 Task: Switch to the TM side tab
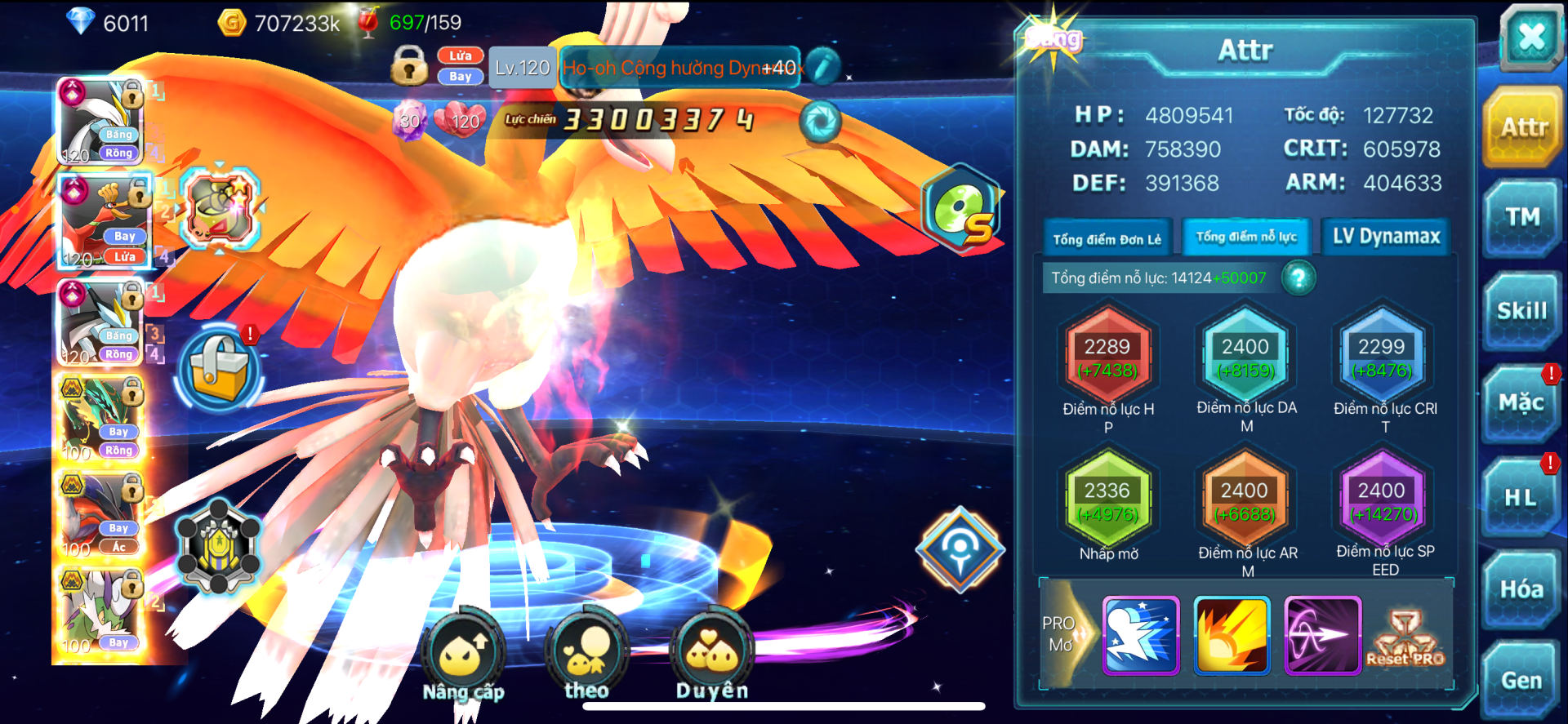[x=1522, y=218]
